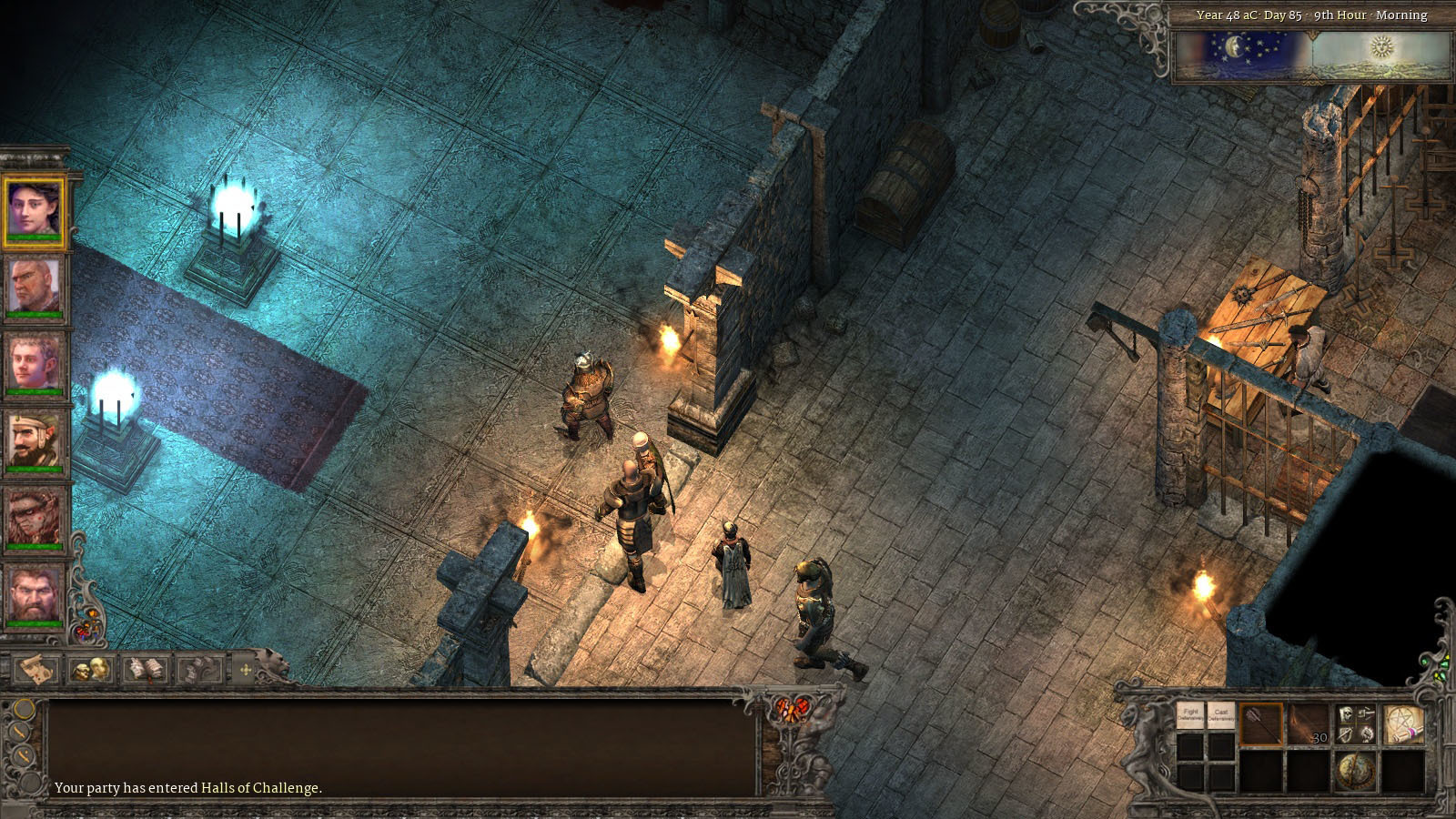The image size is (1456, 819).
Task: Toggle Cast Defensively mode
Action: (1221, 716)
